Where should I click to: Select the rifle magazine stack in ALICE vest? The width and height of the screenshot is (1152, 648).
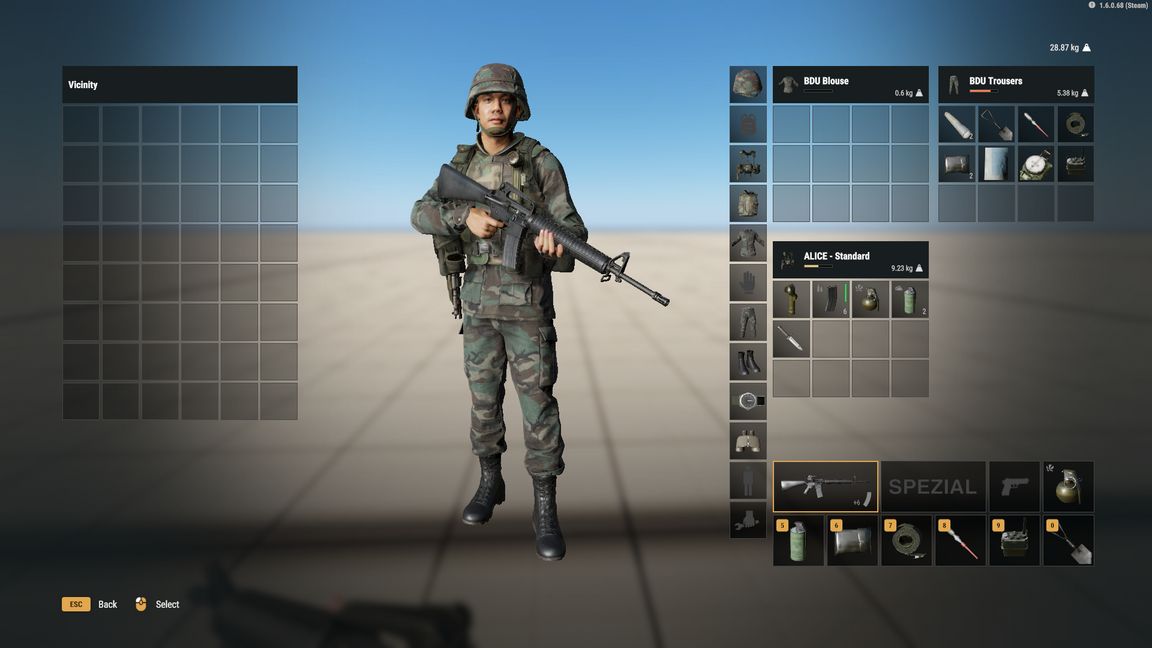click(x=831, y=299)
